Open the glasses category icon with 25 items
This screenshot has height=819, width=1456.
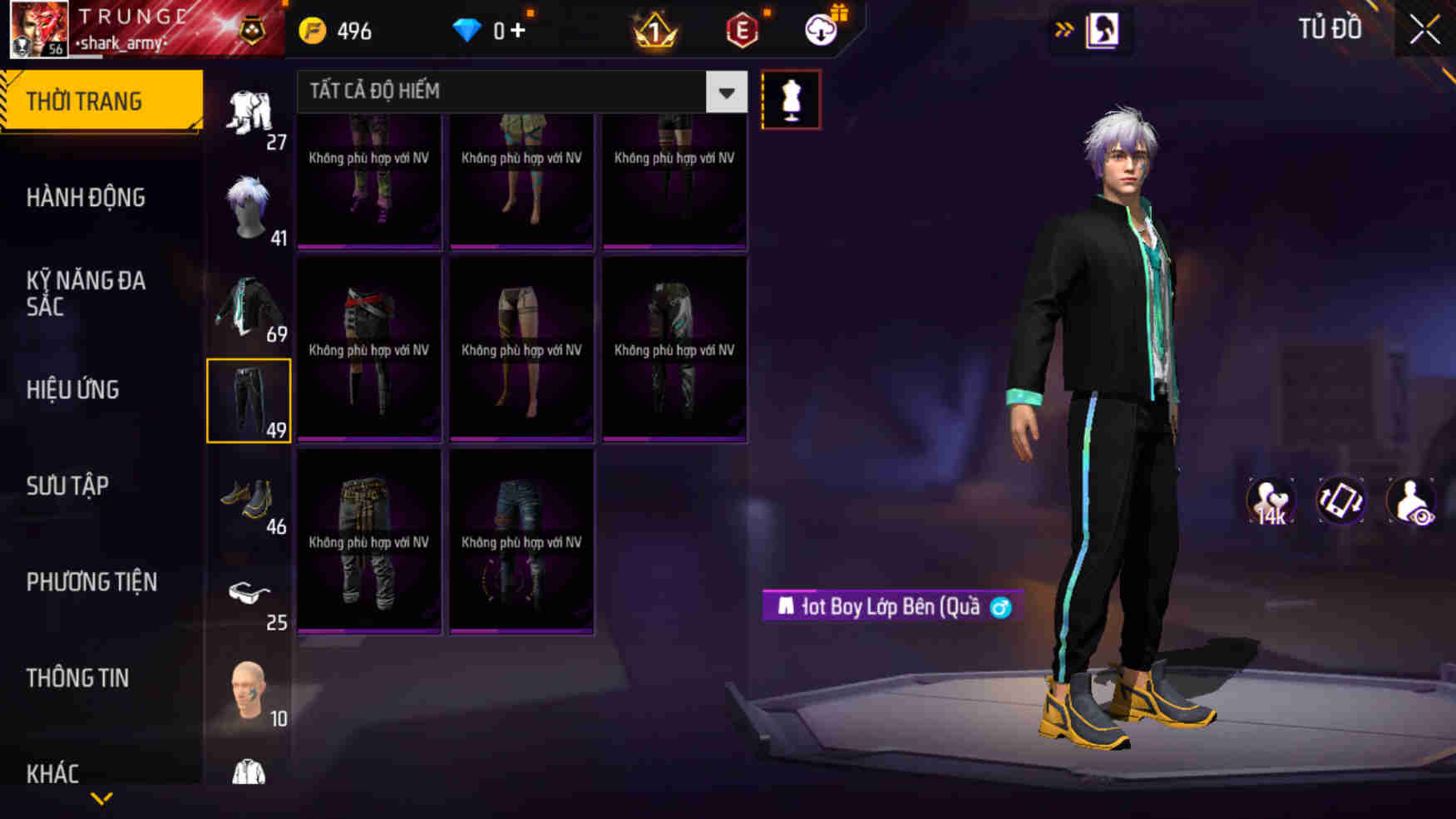[249, 595]
